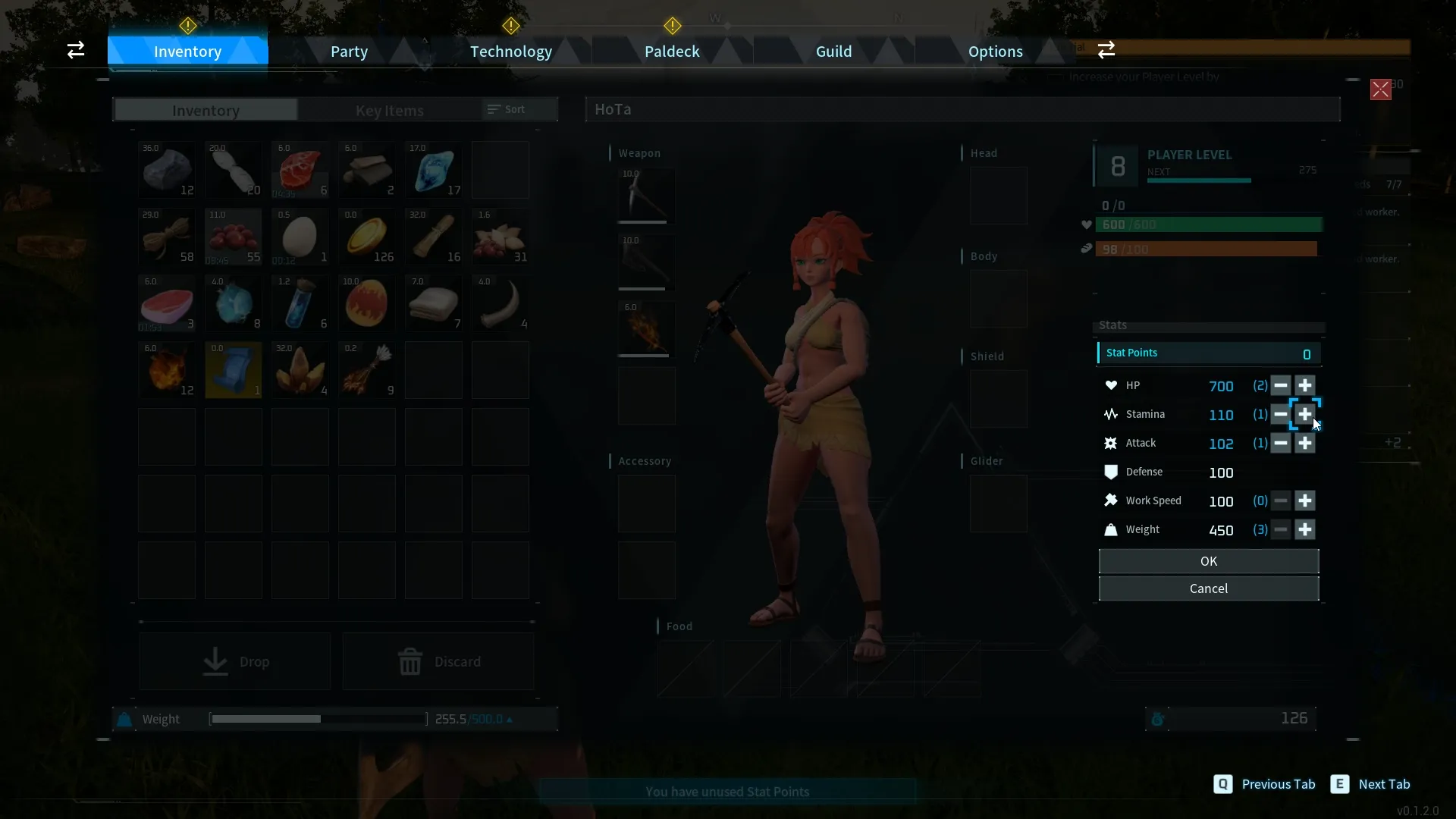Go to the Paldeck tab

click(672, 52)
